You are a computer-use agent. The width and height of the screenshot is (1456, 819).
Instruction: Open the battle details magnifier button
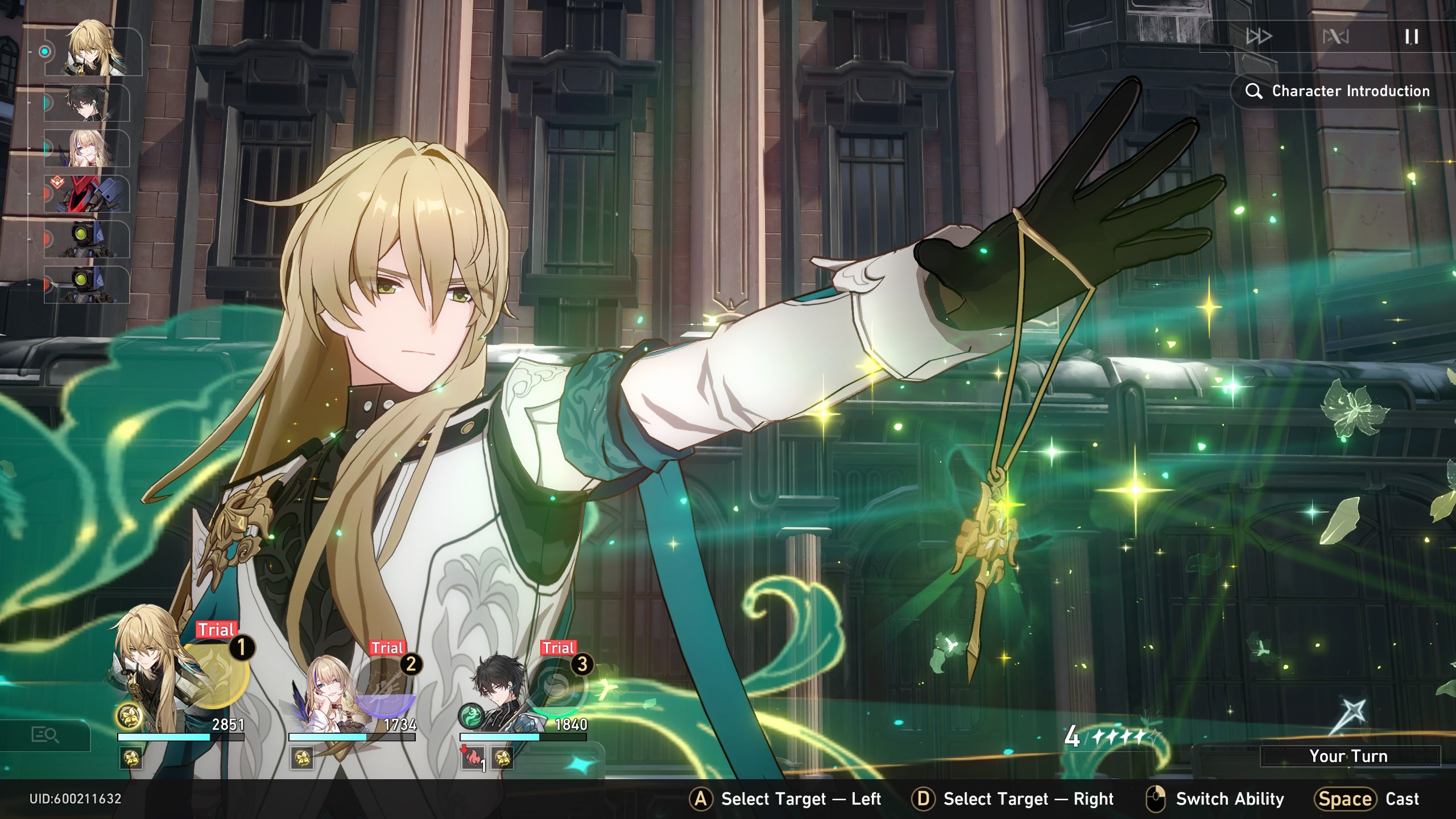pyautogui.click(x=45, y=735)
